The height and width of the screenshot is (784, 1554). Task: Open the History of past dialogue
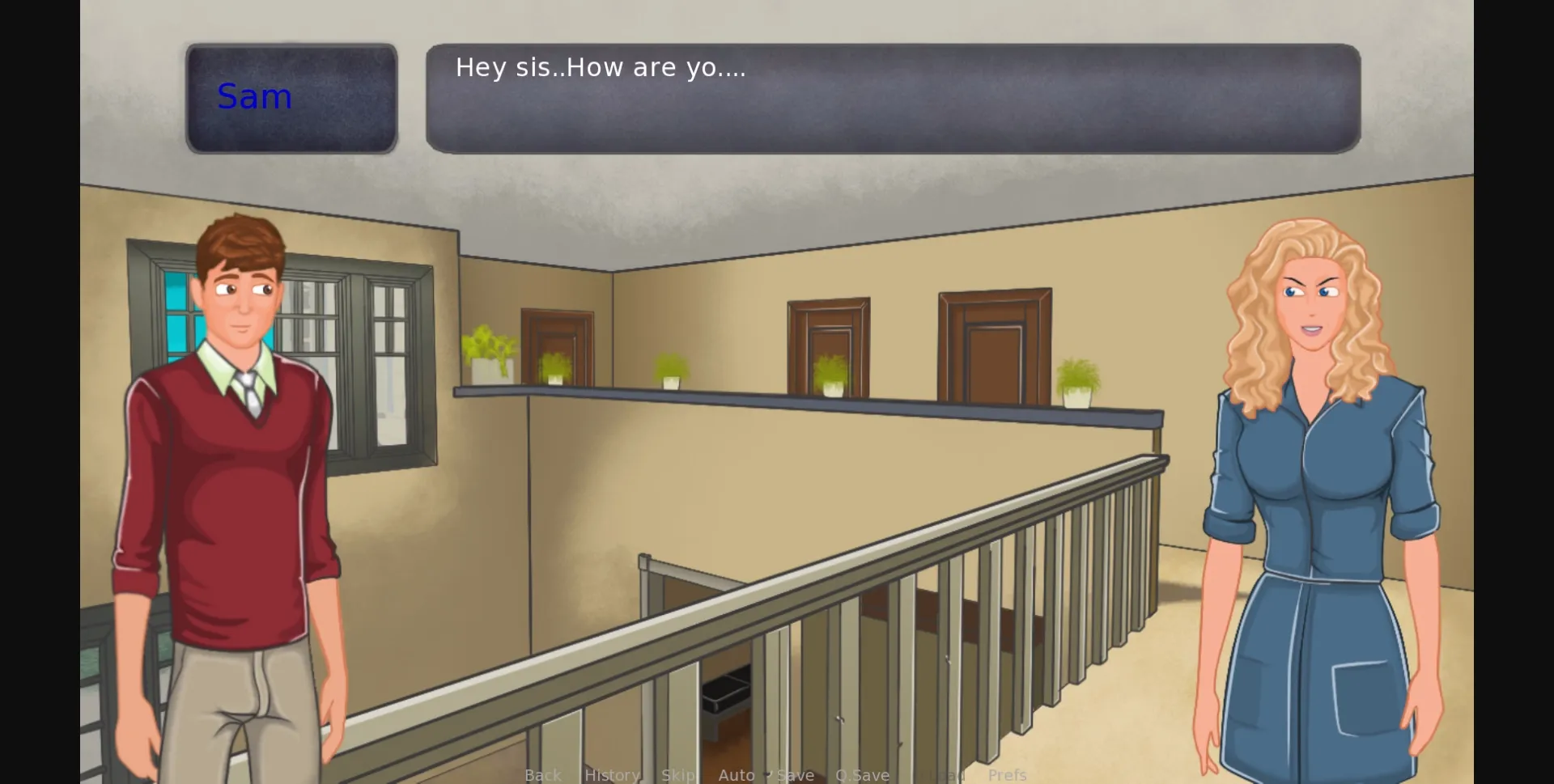pyautogui.click(x=612, y=774)
